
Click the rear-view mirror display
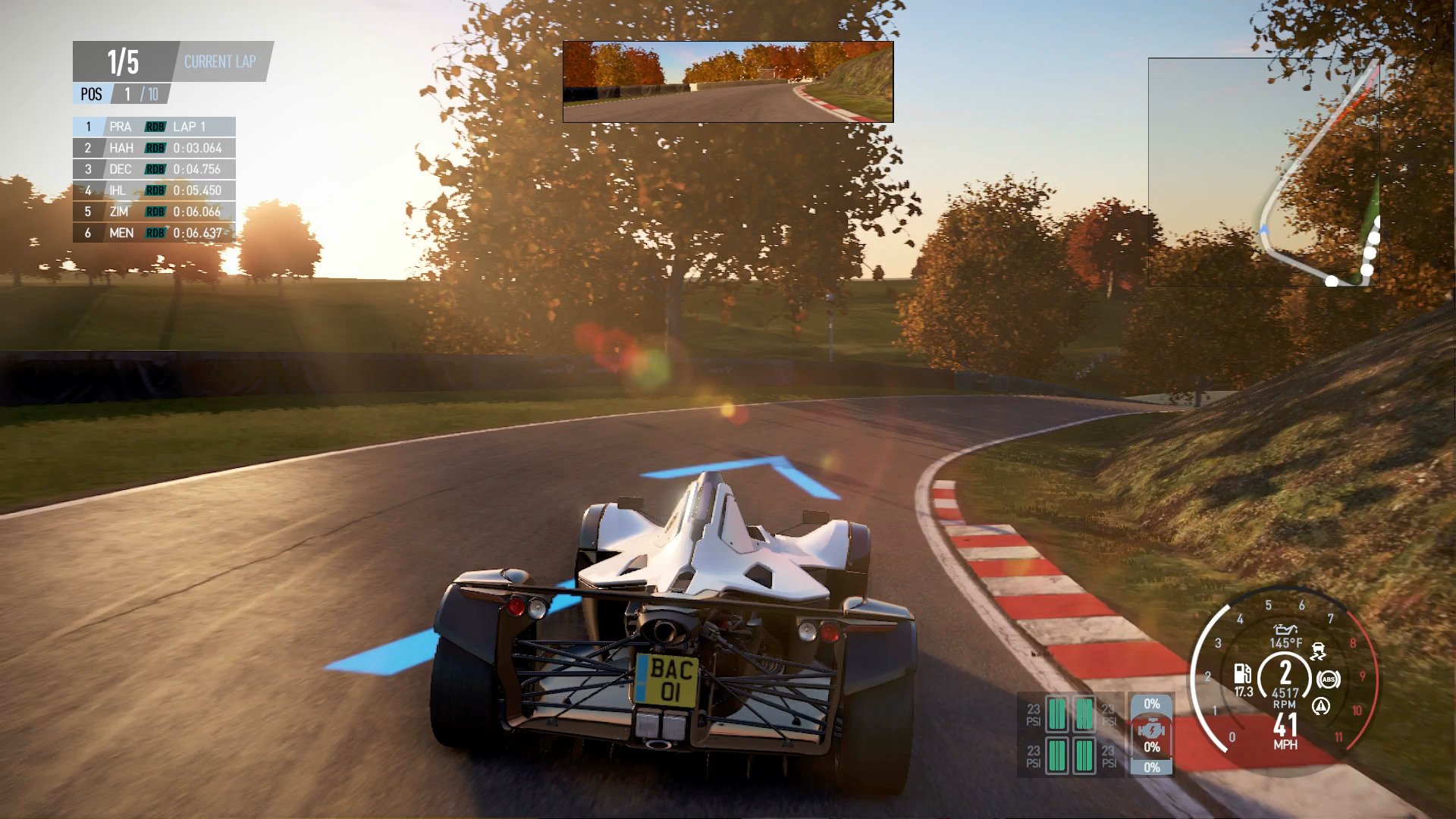pos(728,82)
